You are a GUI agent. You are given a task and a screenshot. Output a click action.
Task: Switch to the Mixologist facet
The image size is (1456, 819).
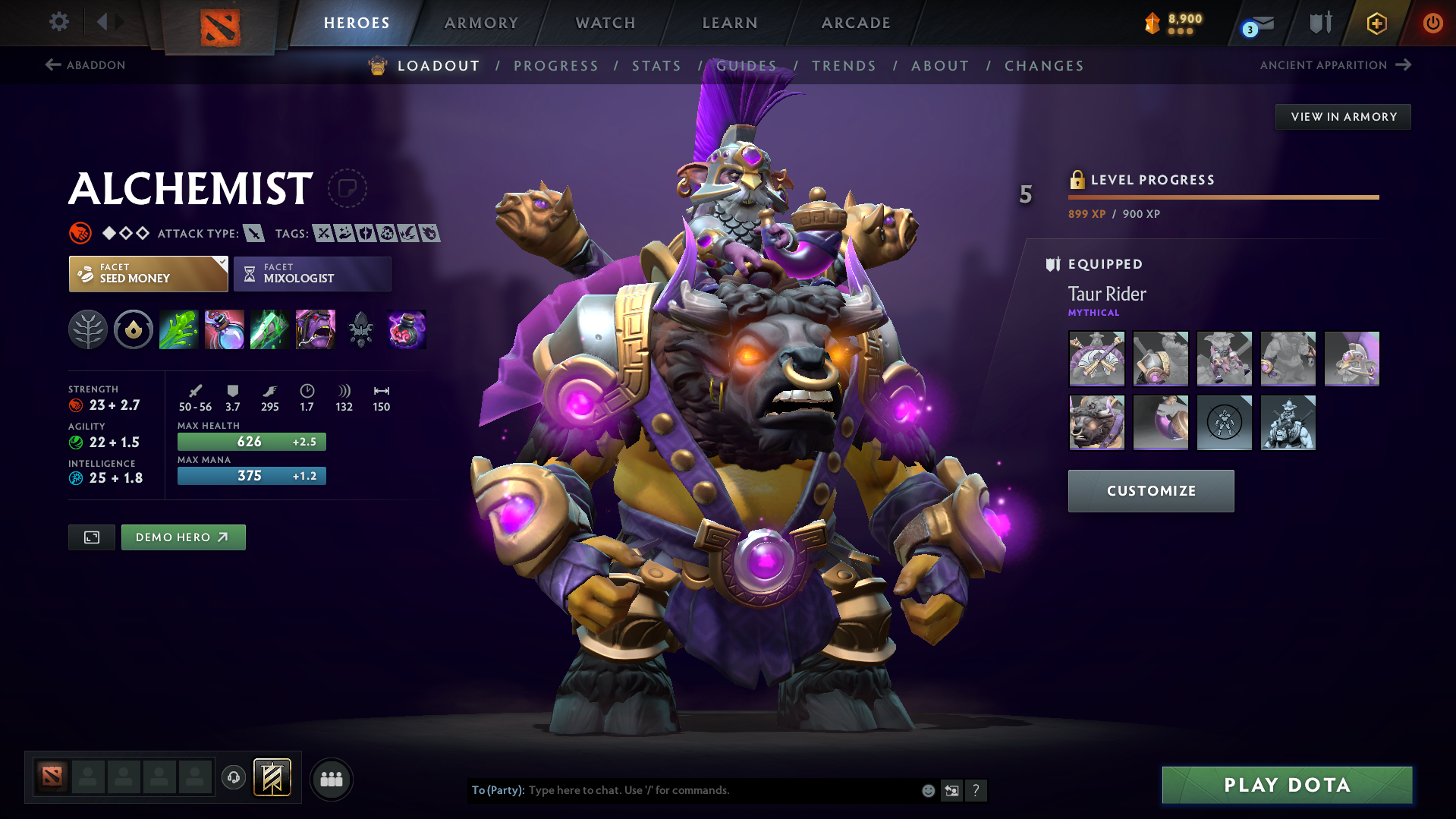pos(312,273)
